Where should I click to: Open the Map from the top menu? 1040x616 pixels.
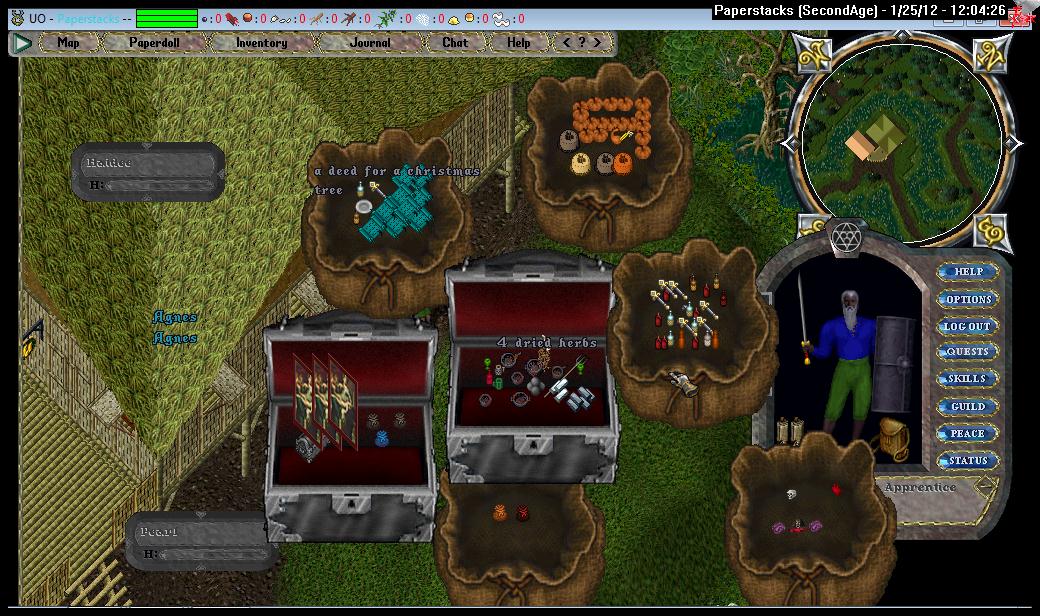(68, 43)
